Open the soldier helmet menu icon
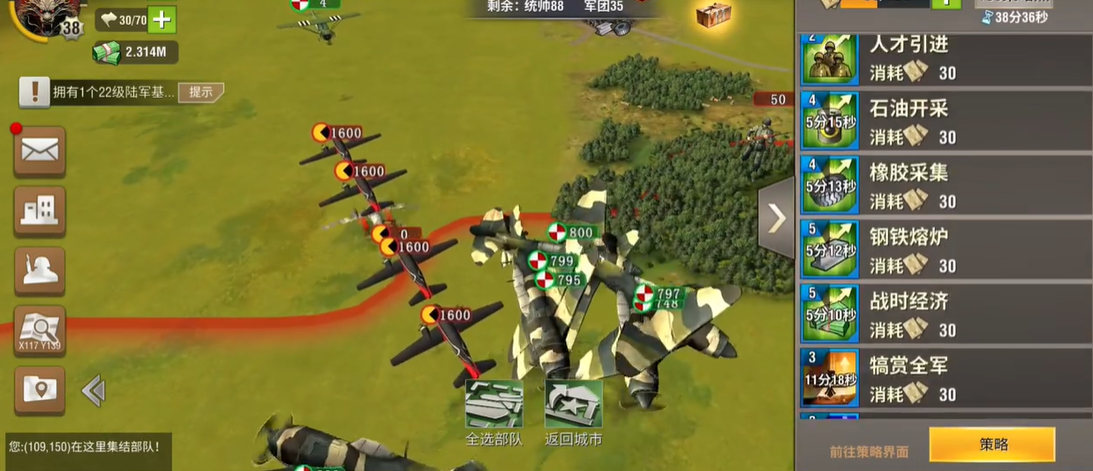Viewport: 1093px width, 471px height. (39, 270)
